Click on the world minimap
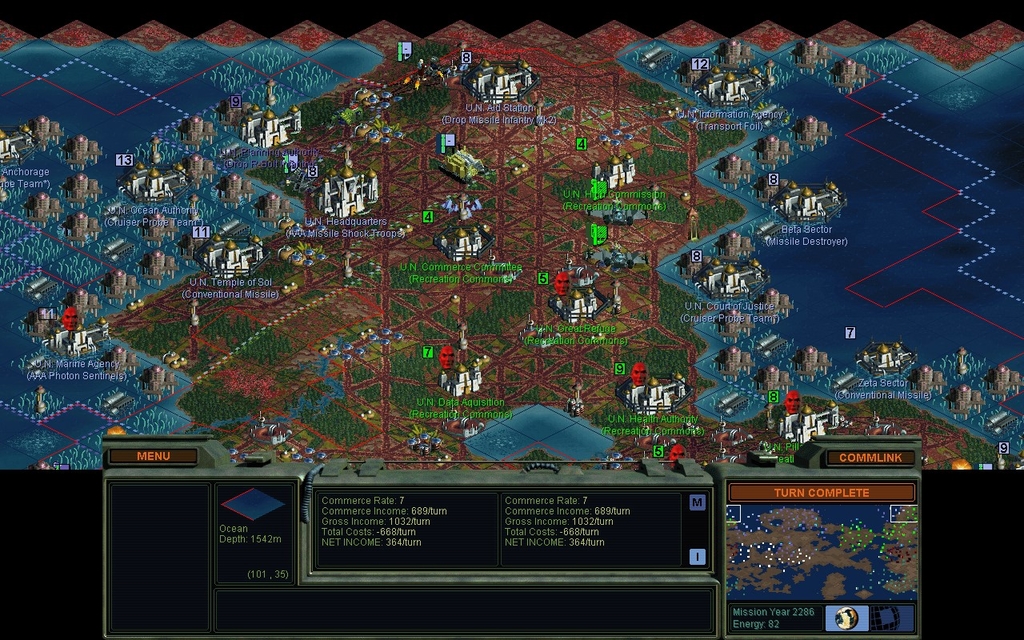This screenshot has height=640, width=1024. click(821, 550)
